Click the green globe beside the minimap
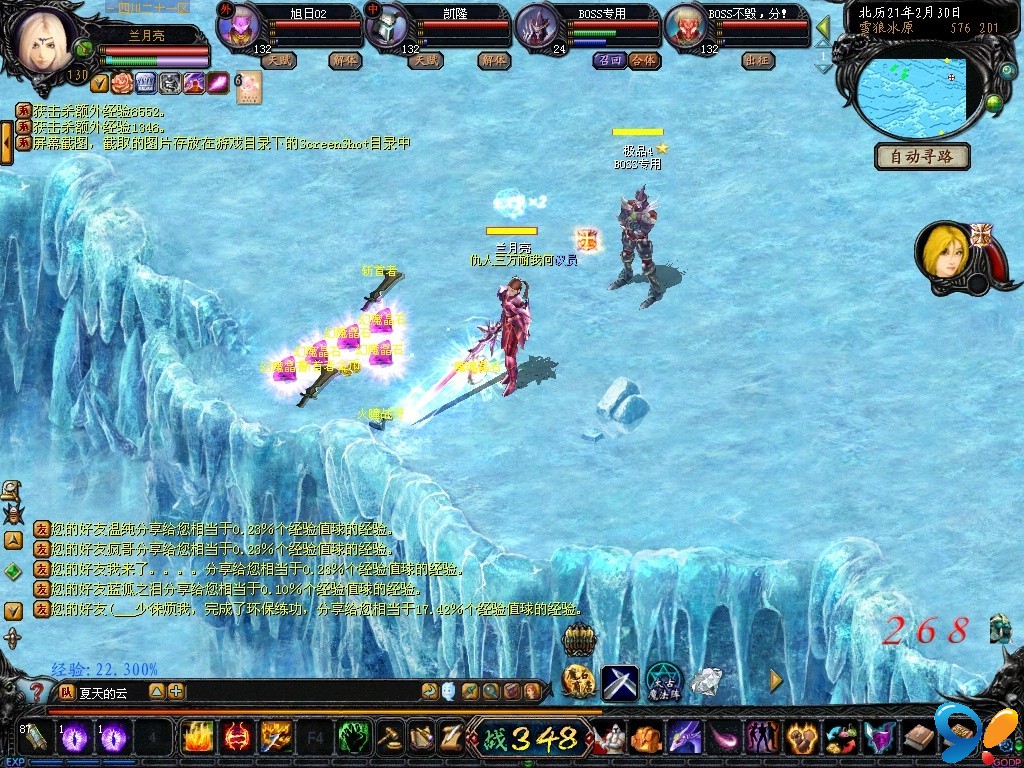The image size is (1024, 768). tap(994, 103)
